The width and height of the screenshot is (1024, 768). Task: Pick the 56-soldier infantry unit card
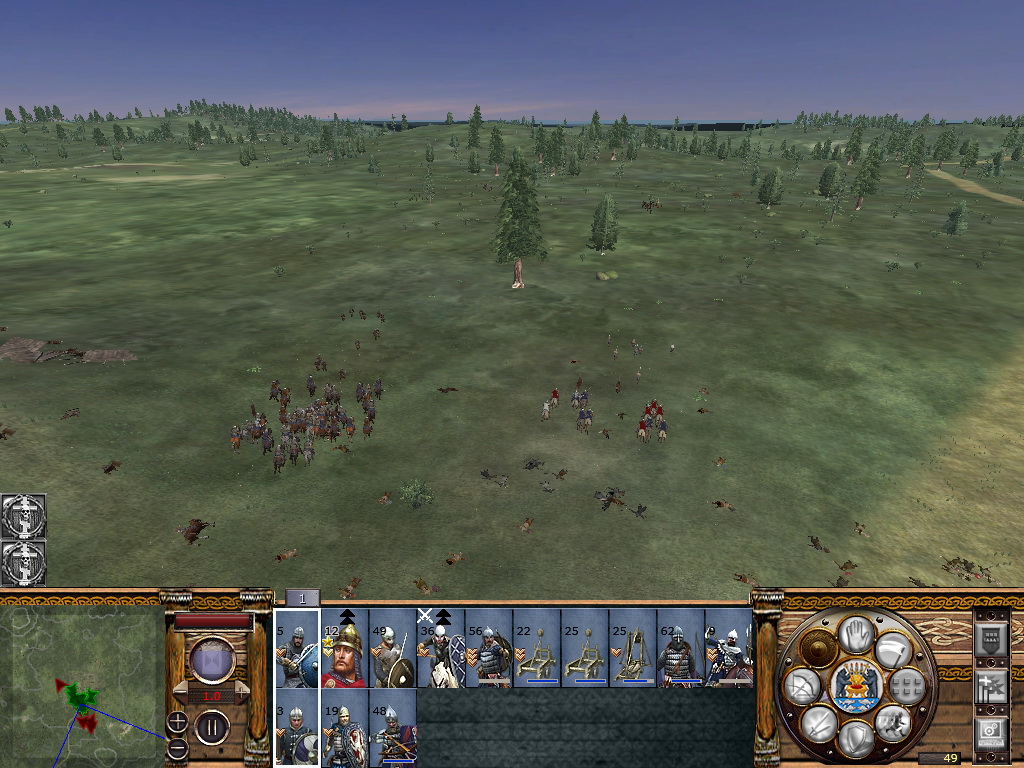click(489, 648)
